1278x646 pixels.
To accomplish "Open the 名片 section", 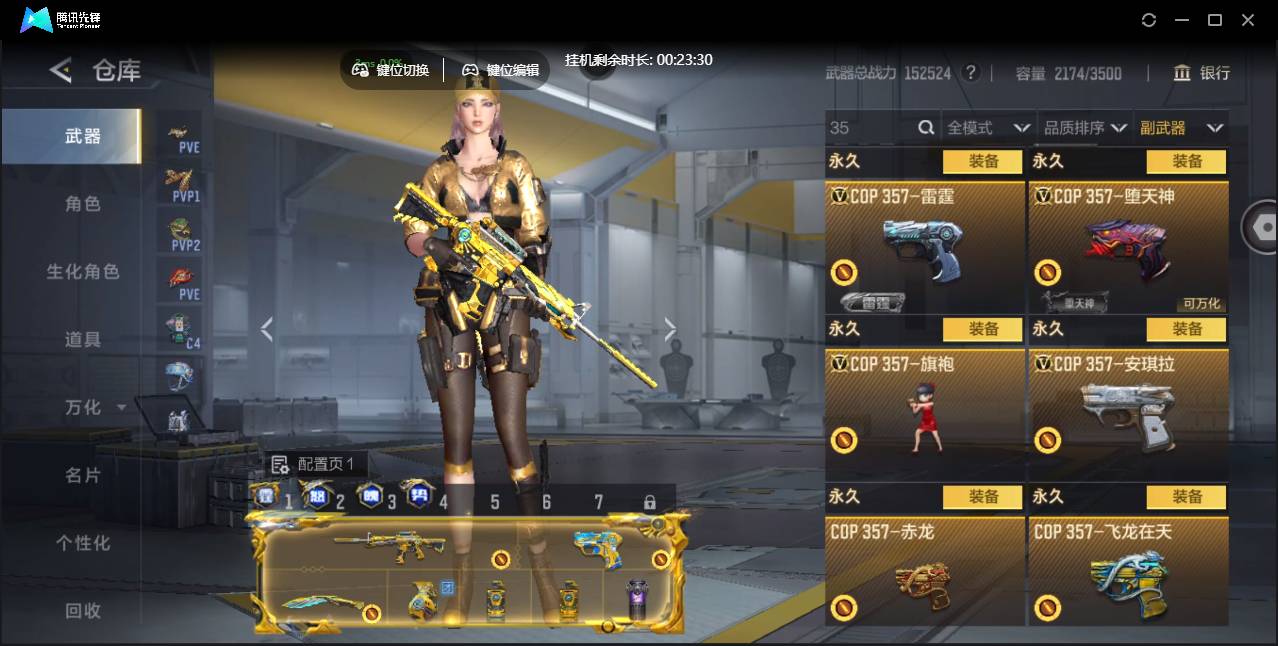I will coord(83,475).
